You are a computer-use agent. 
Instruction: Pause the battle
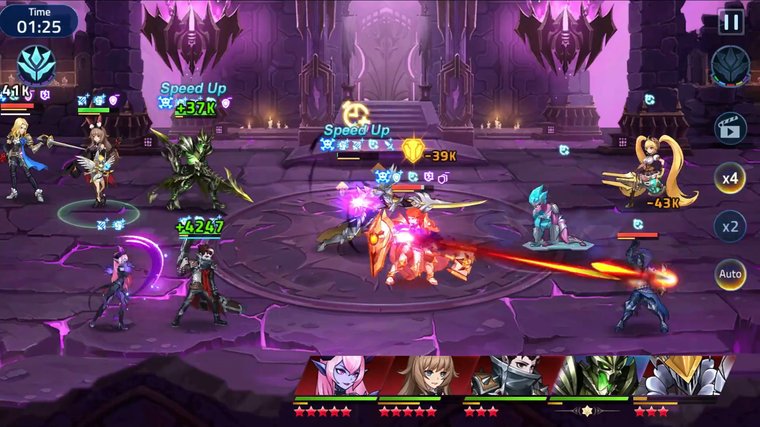click(731, 22)
